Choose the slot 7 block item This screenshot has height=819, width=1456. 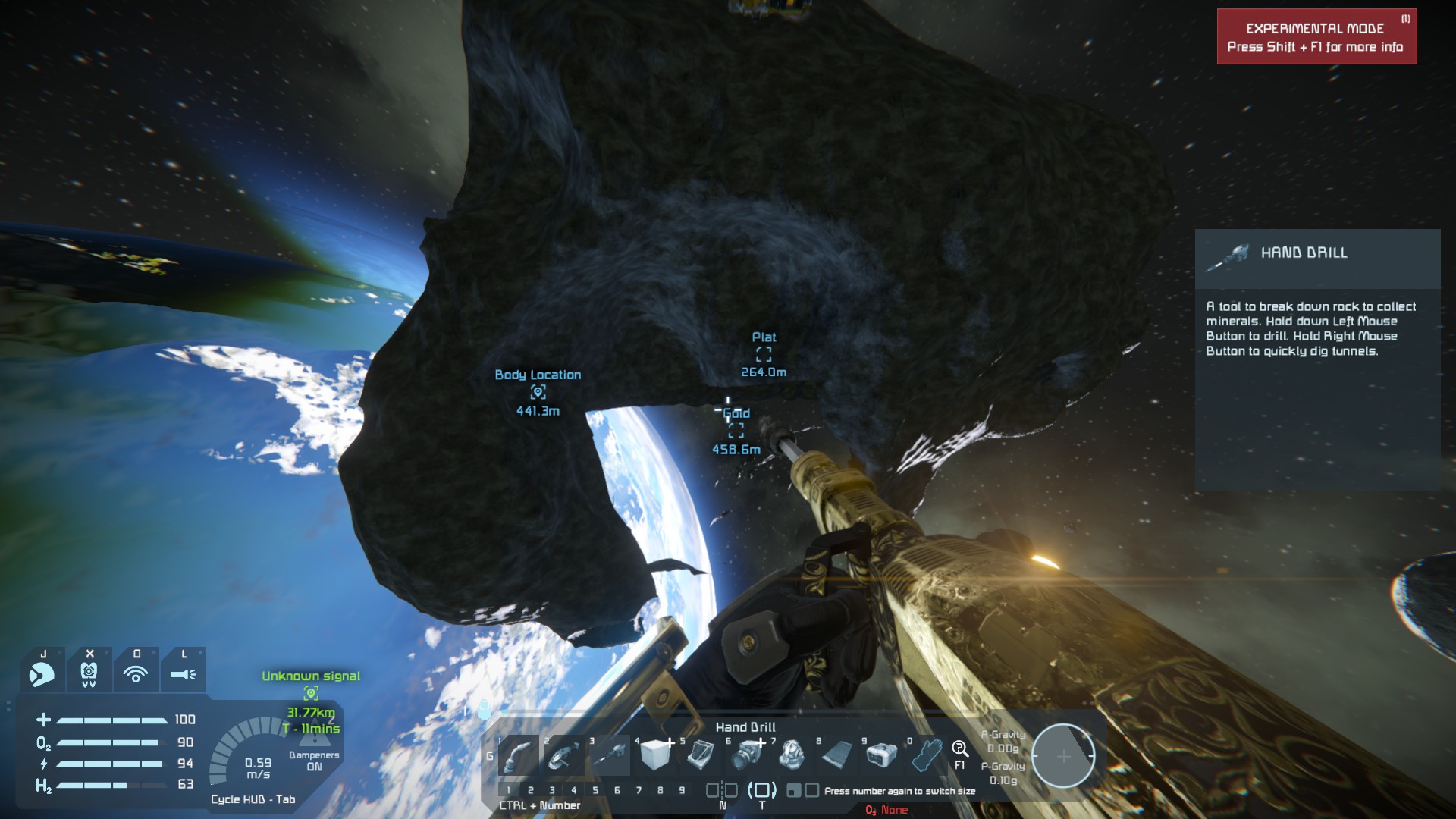coord(792,755)
